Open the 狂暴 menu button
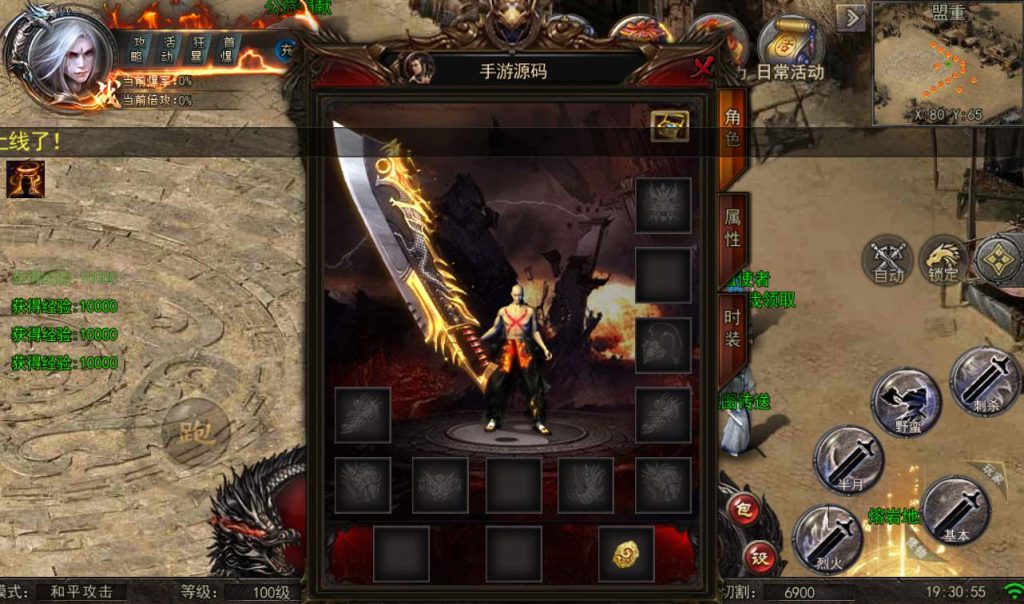 point(198,48)
